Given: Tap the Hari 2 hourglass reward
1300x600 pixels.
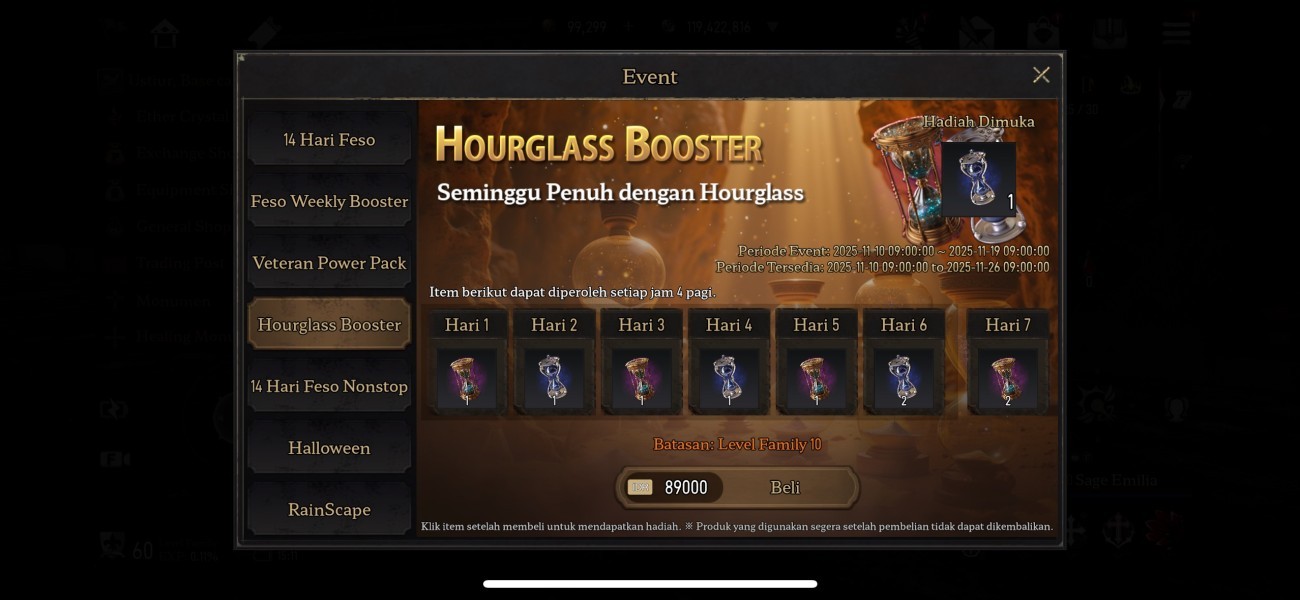Looking at the screenshot, I should [x=554, y=378].
